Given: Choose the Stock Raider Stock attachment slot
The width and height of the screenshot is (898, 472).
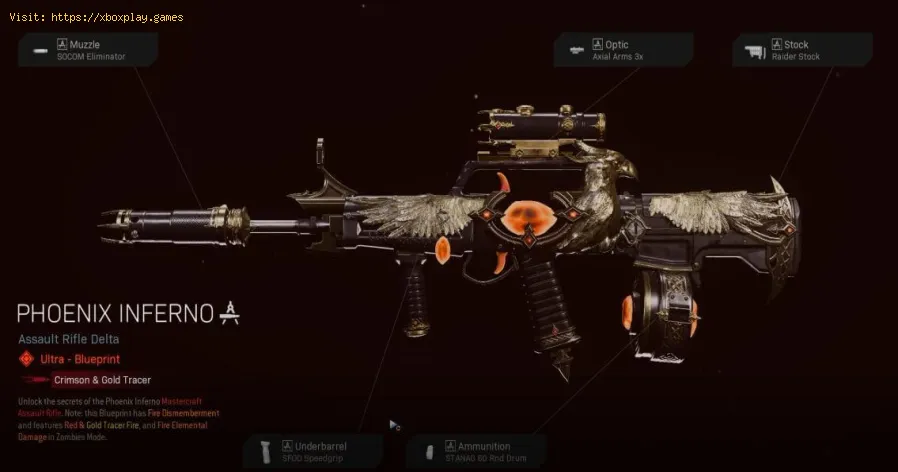Looking at the screenshot, I should (x=803, y=49).
